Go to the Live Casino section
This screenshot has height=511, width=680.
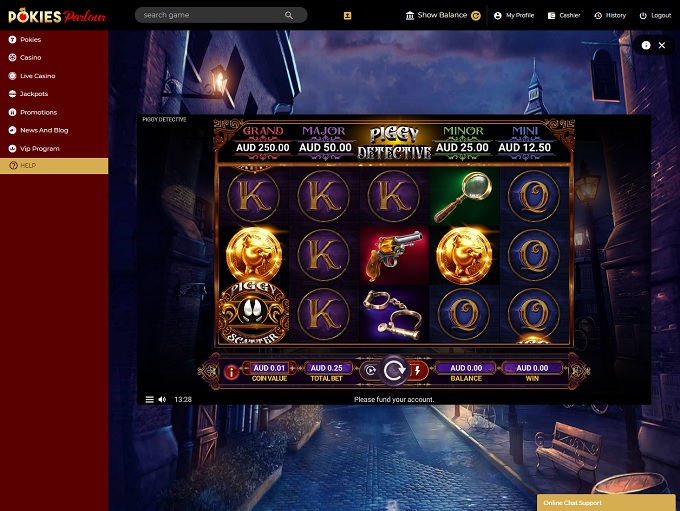[37, 76]
